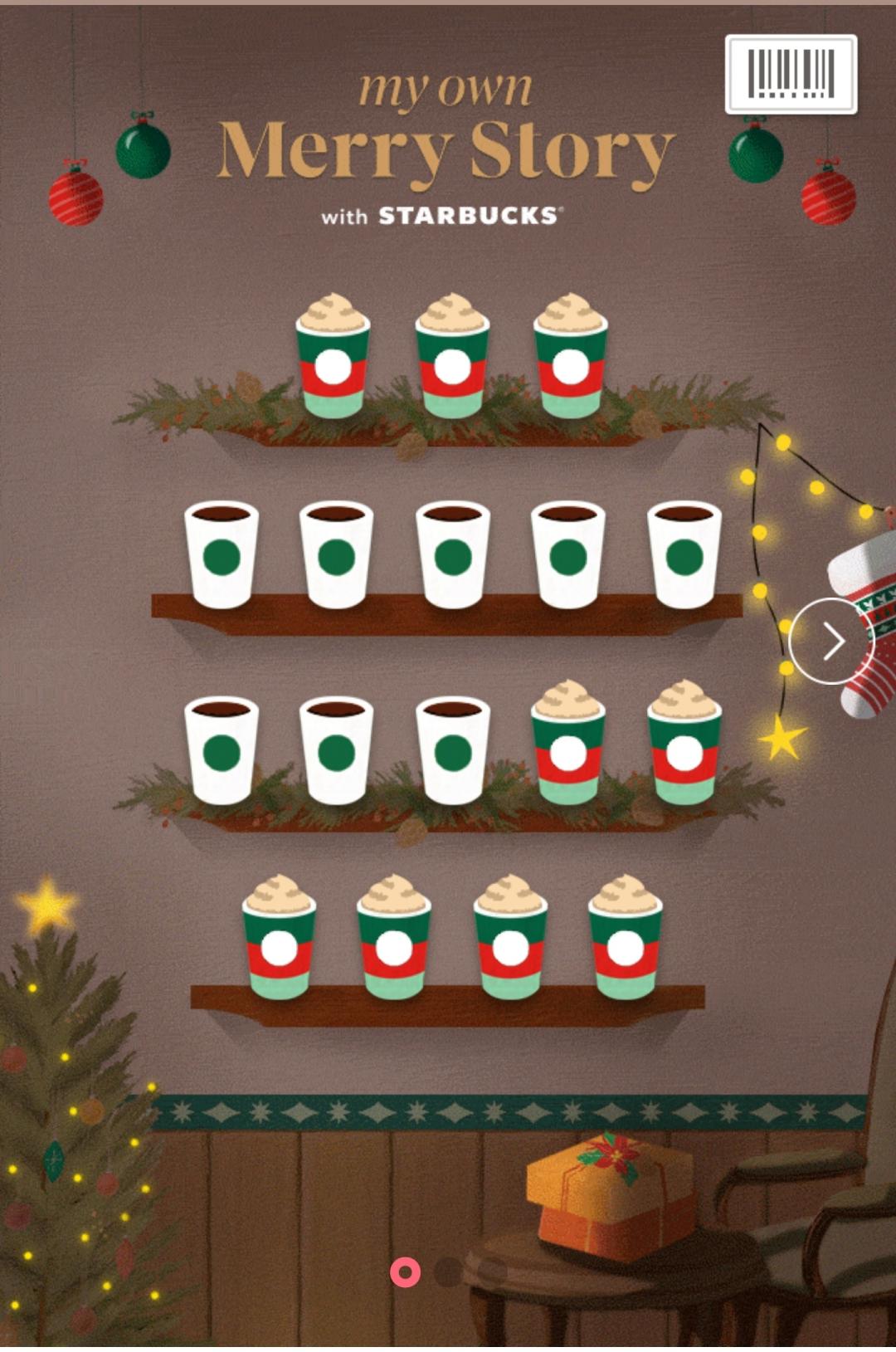Open the barcode button
Image resolution: width=896 pixels, height=1352 pixels.
coord(791,74)
